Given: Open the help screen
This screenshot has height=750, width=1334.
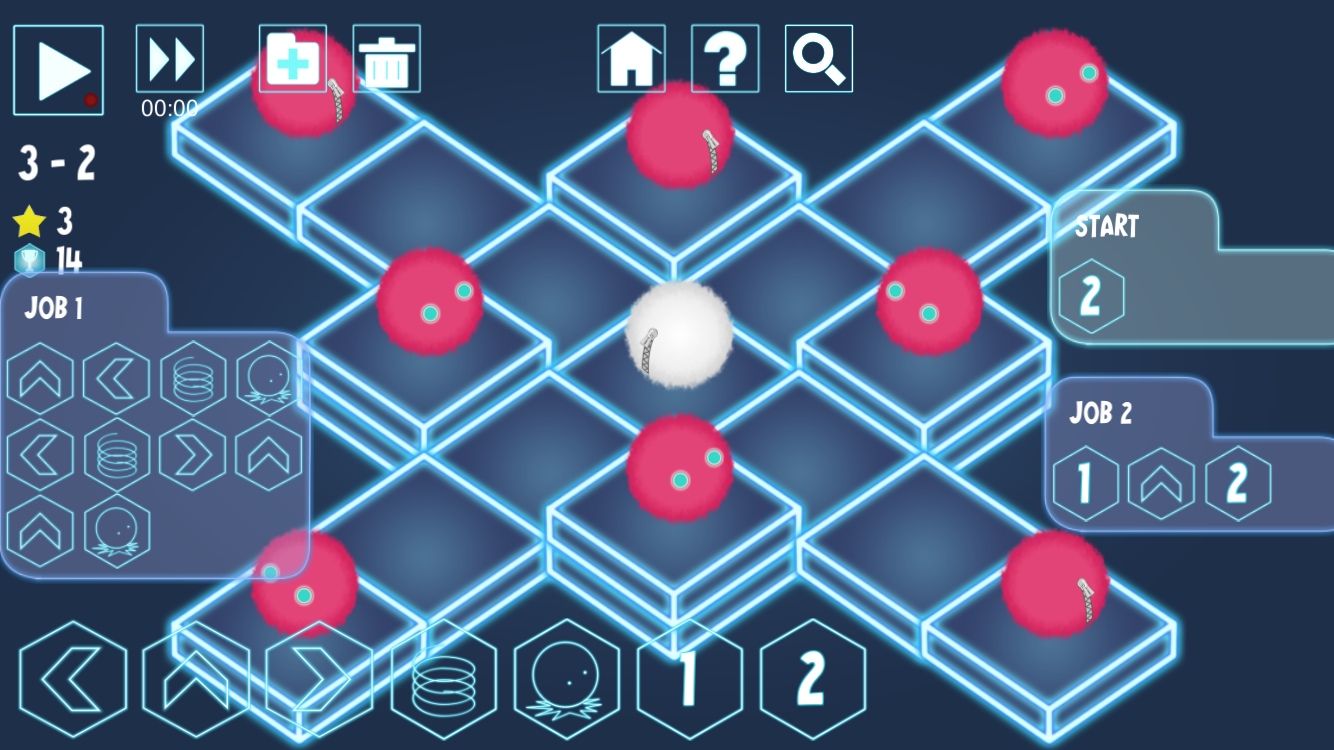Looking at the screenshot, I should pyautogui.click(x=724, y=58).
